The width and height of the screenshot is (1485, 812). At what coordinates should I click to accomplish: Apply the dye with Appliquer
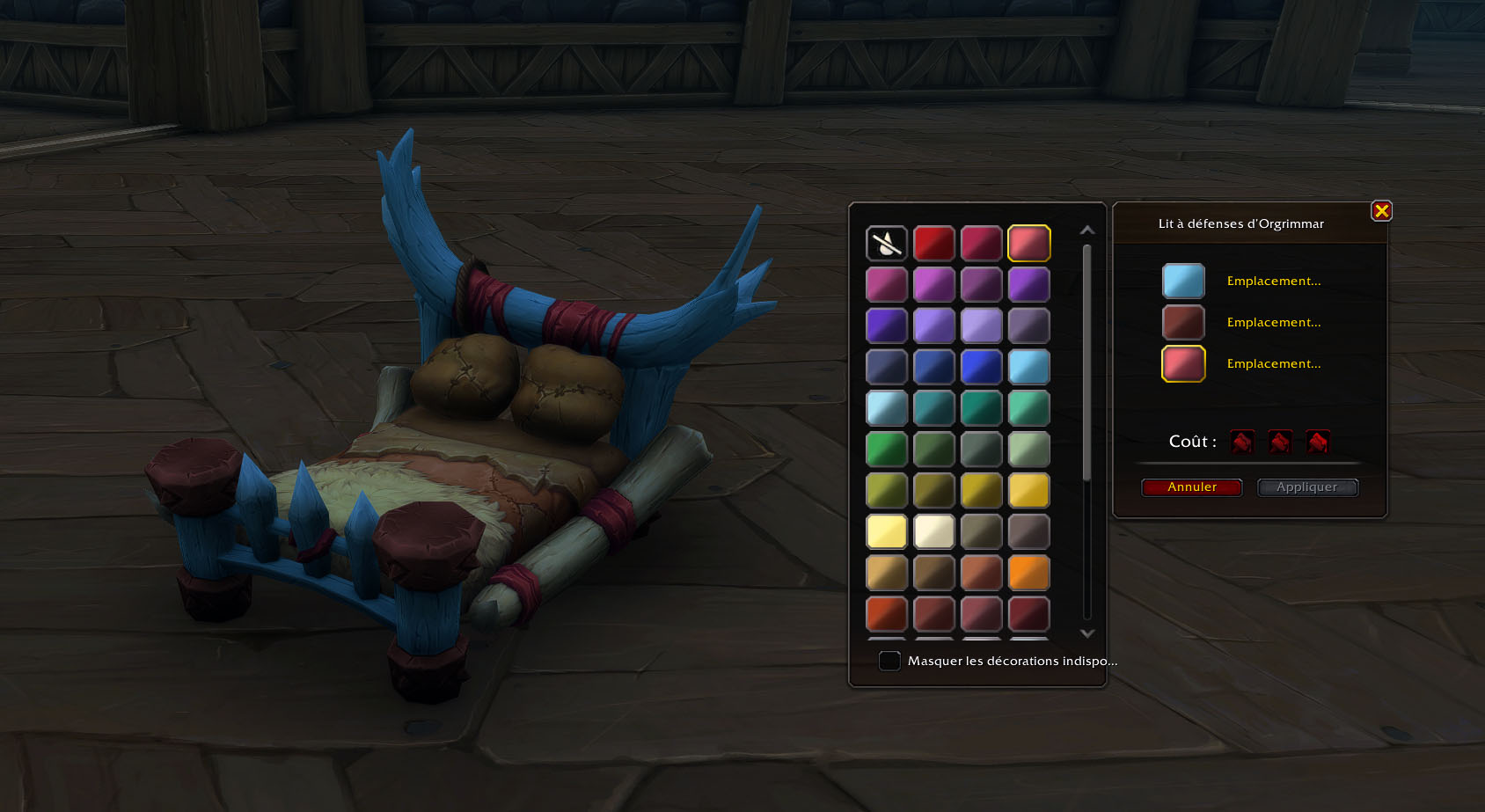click(1307, 487)
